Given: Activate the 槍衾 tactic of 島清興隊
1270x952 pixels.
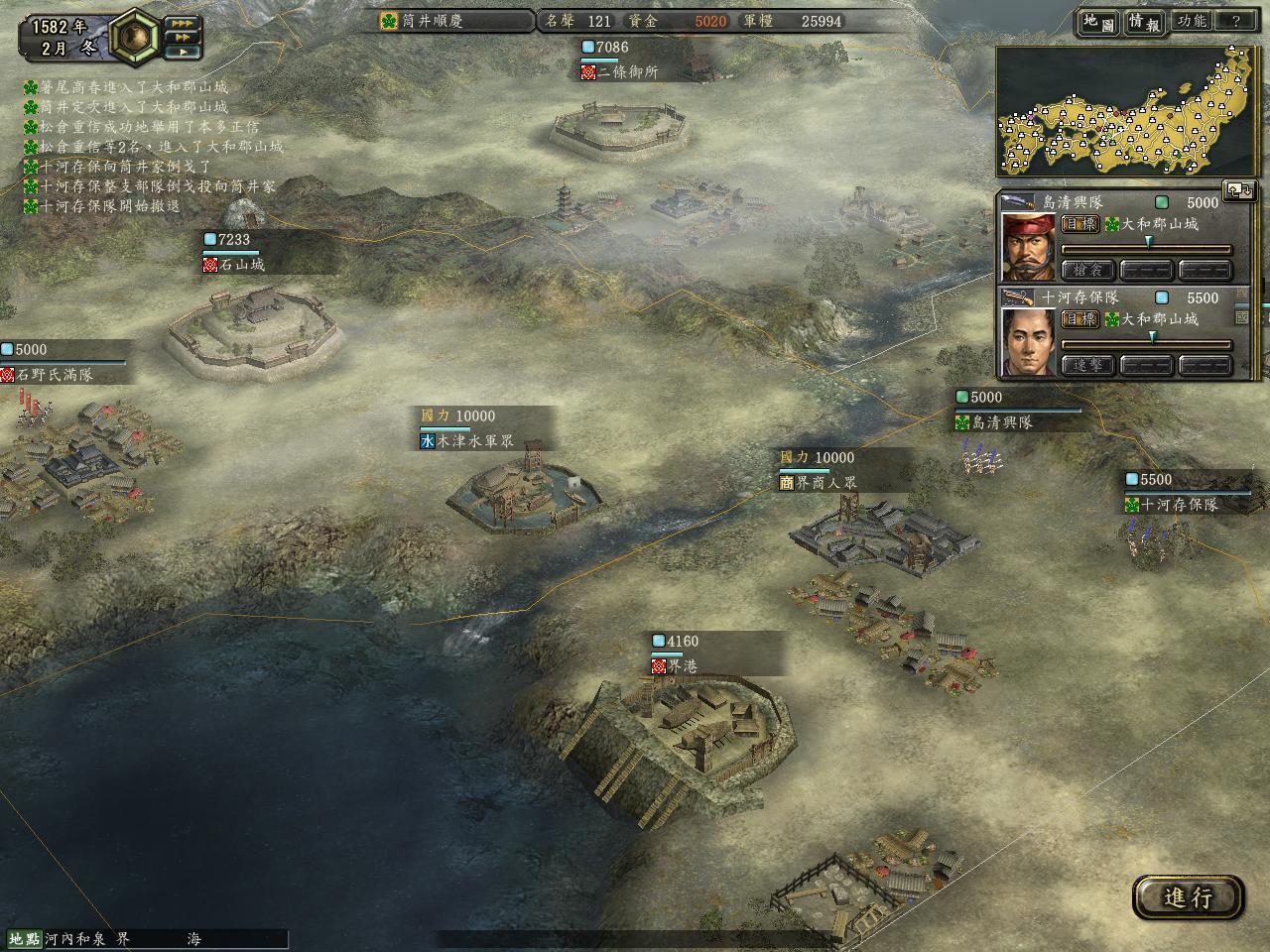Looking at the screenshot, I should click(x=1088, y=270).
